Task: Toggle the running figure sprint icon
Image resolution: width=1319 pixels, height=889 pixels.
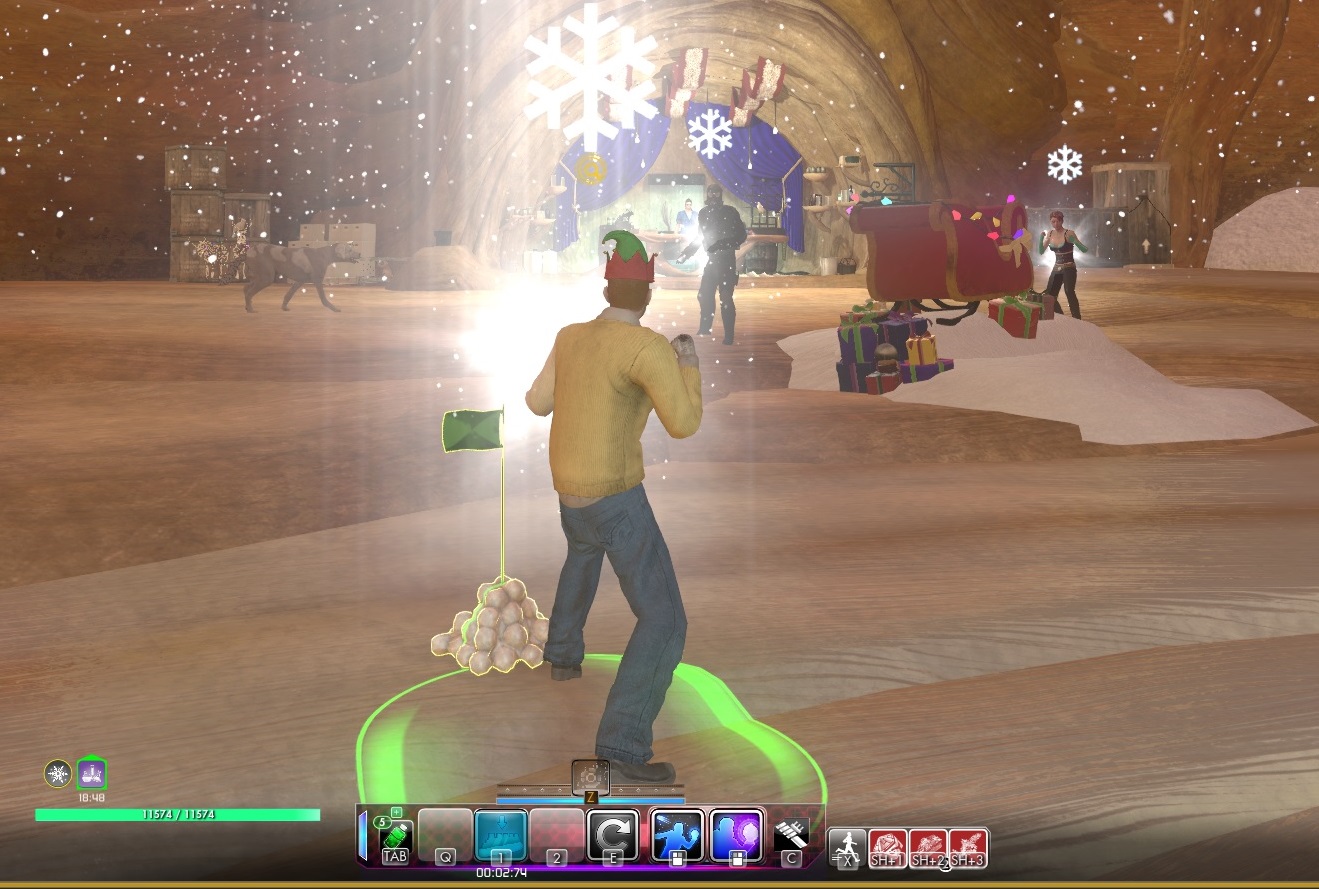Action: point(847,847)
